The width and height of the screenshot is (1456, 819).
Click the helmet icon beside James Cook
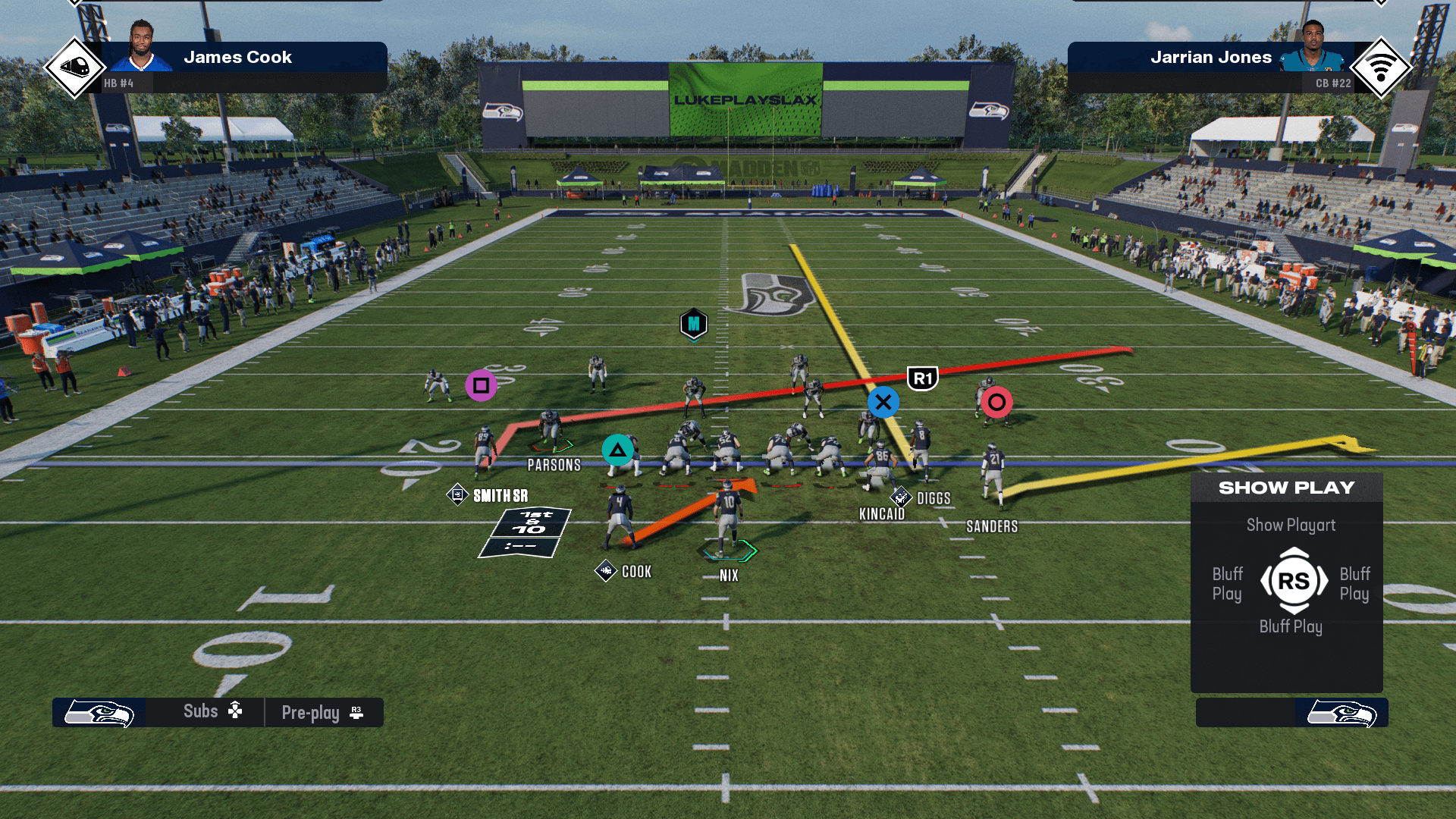74,67
